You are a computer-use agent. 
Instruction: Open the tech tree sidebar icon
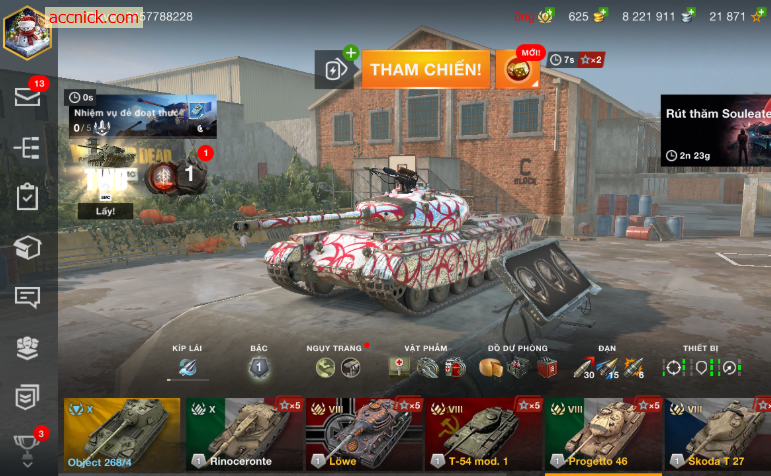[x=27, y=148]
